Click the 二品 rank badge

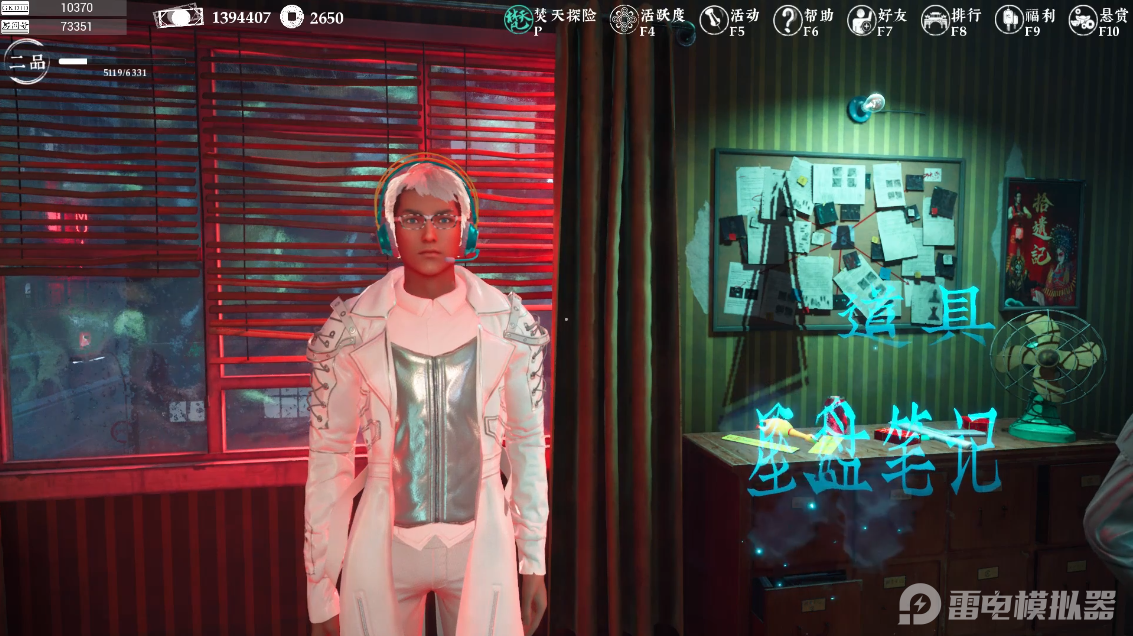24,62
